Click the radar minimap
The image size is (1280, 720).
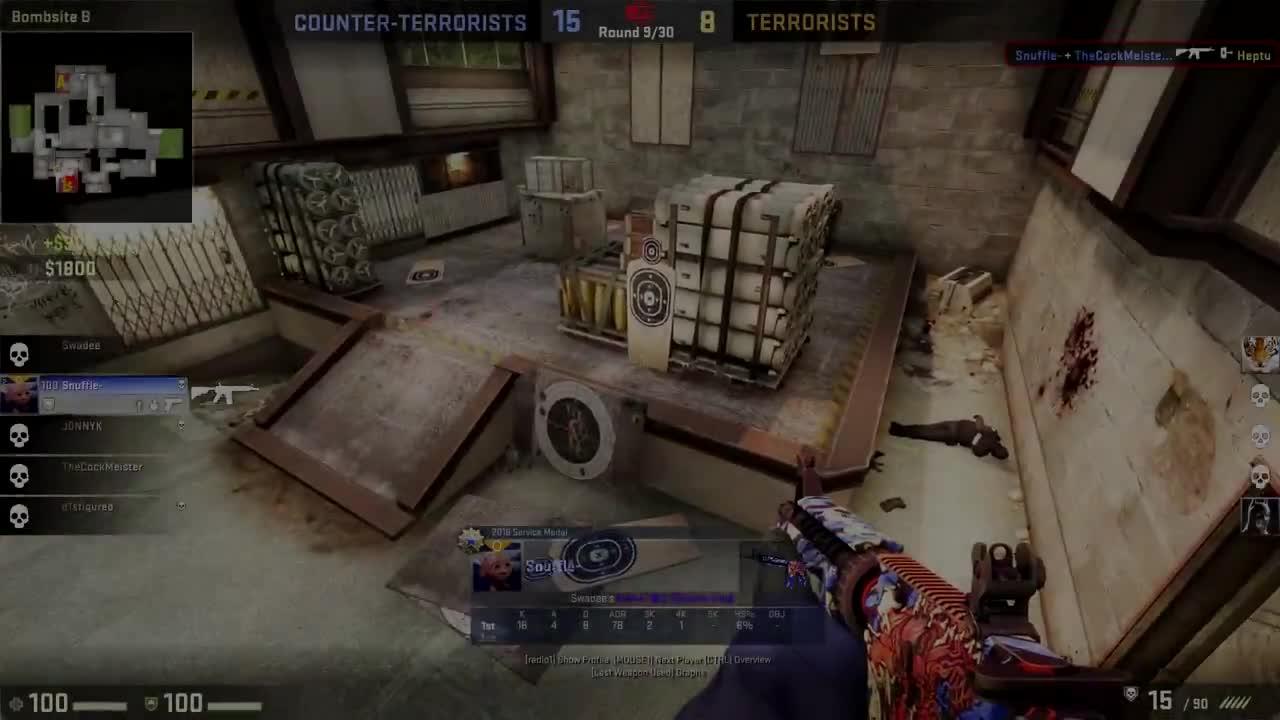(x=96, y=127)
